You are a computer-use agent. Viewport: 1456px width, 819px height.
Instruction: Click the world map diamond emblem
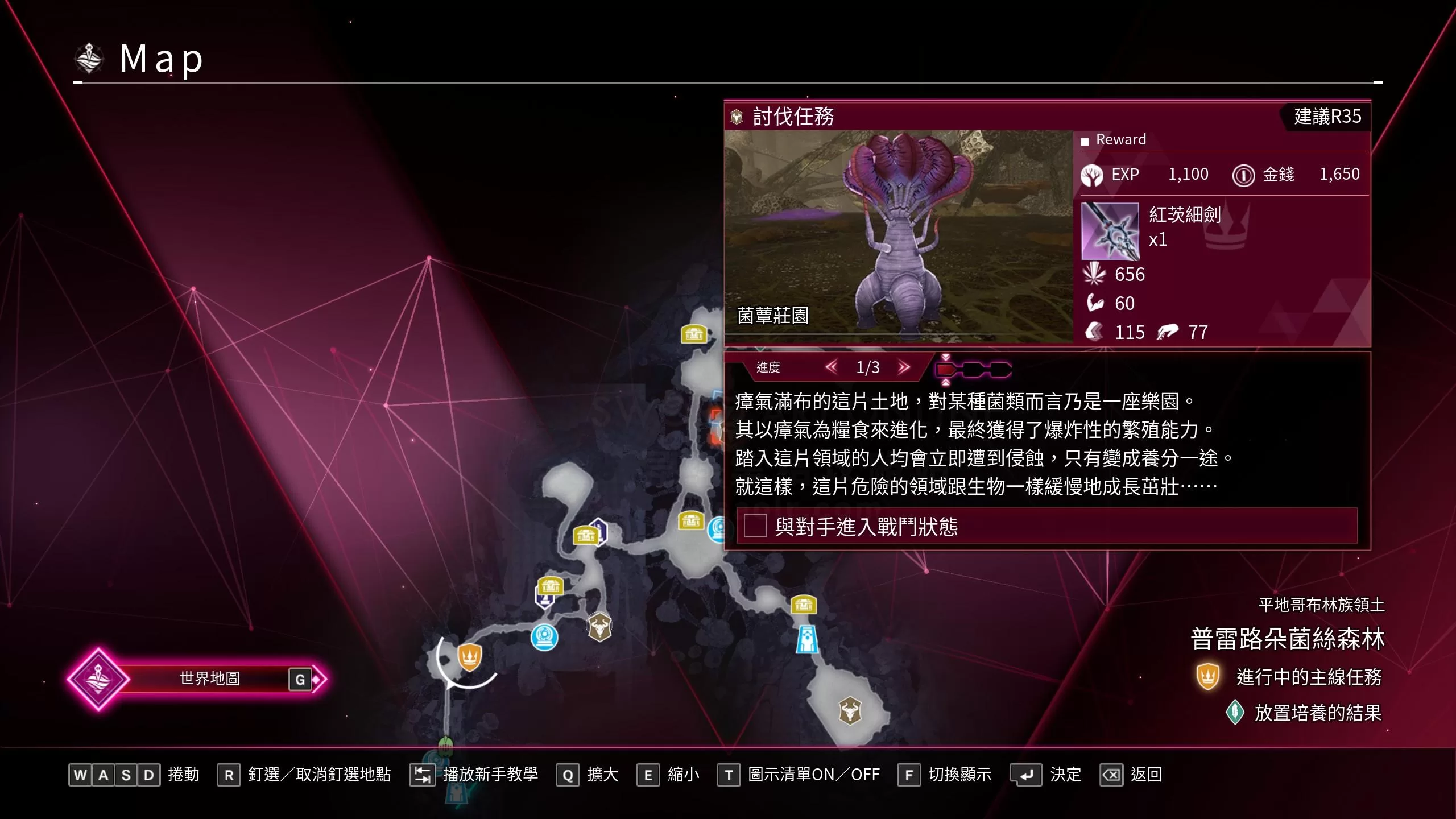pos(100,678)
